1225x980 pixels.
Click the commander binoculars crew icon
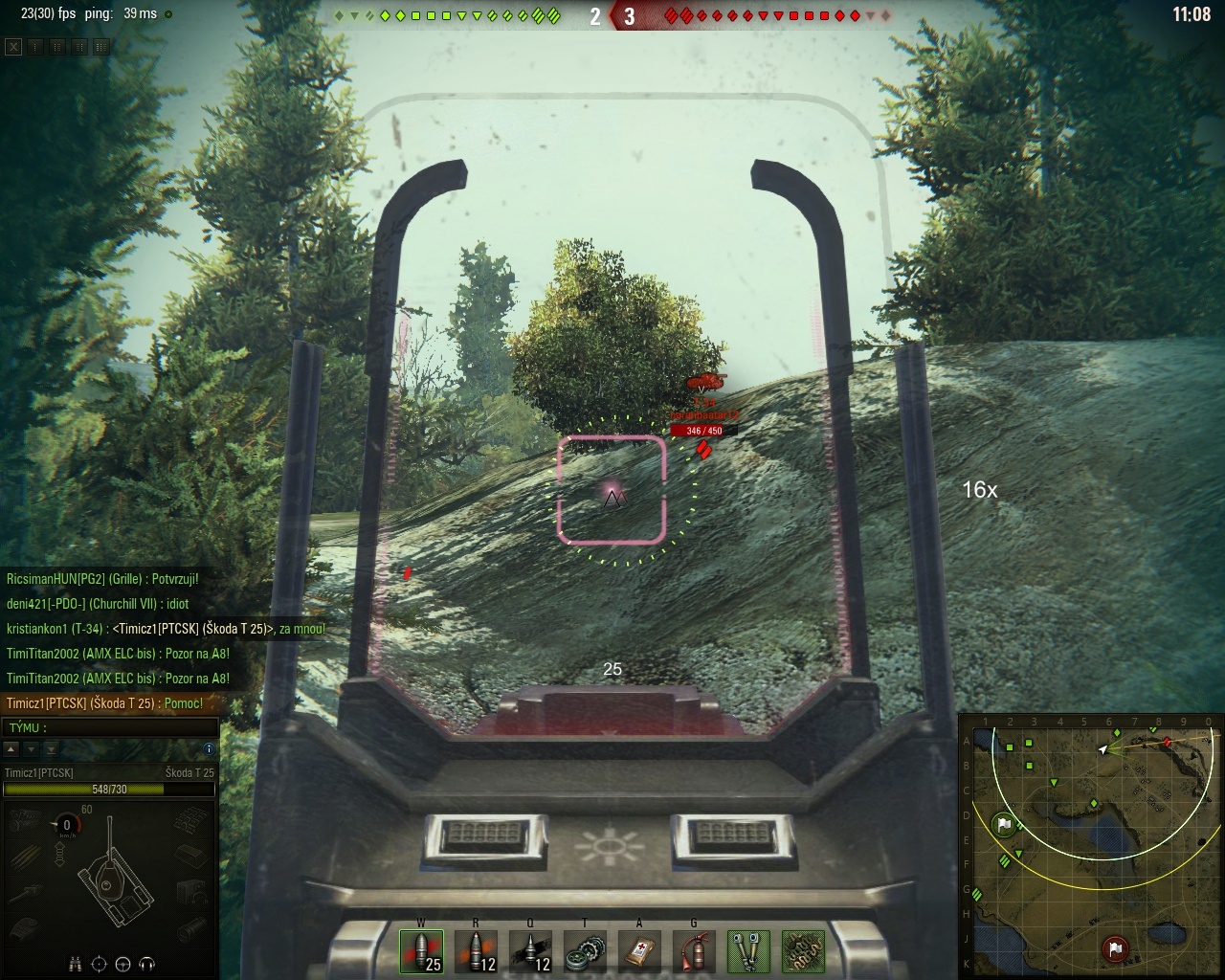pyautogui.click(x=76, y=964)
